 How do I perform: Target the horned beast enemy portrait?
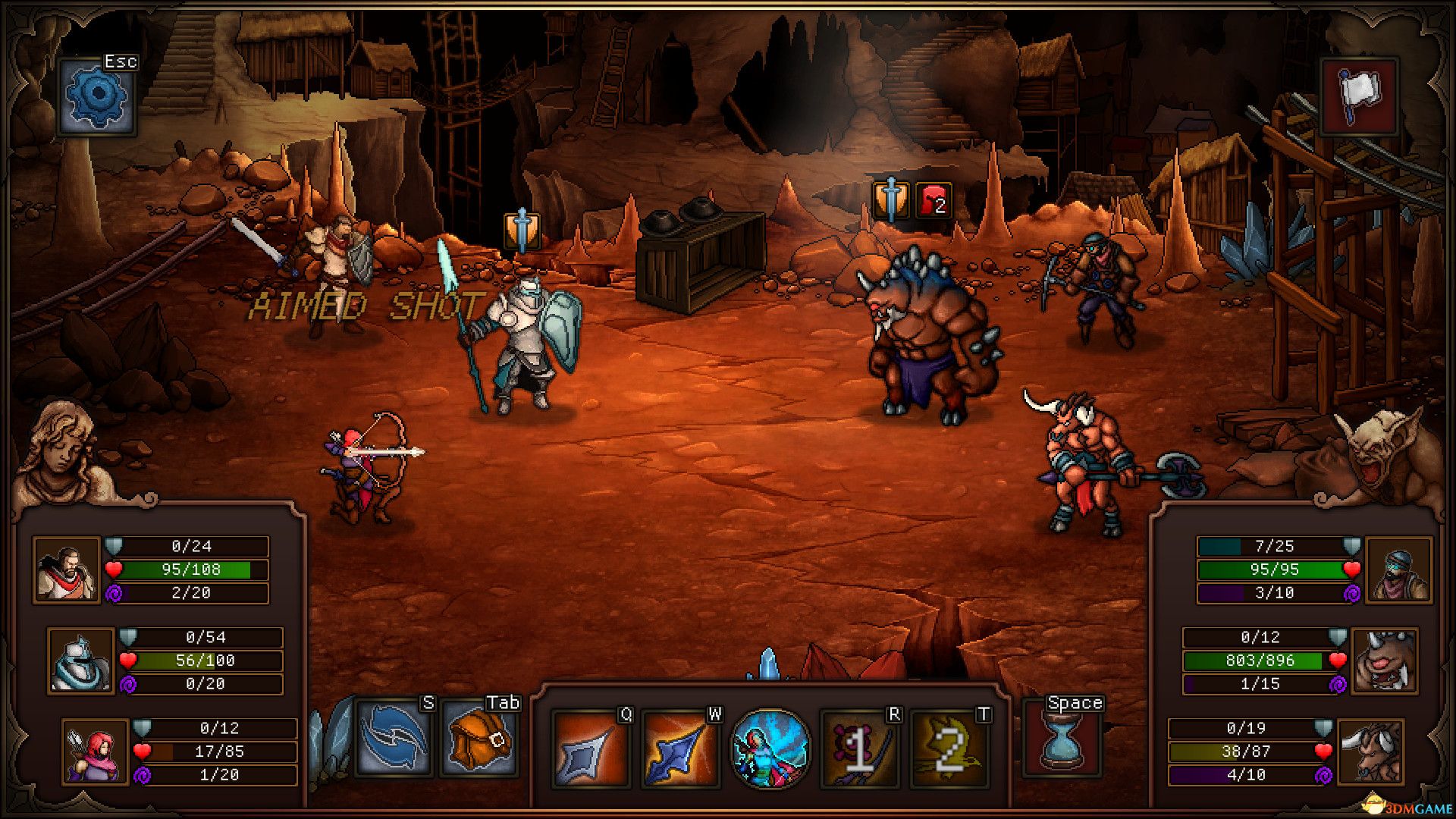click(x=1384, y=661)
